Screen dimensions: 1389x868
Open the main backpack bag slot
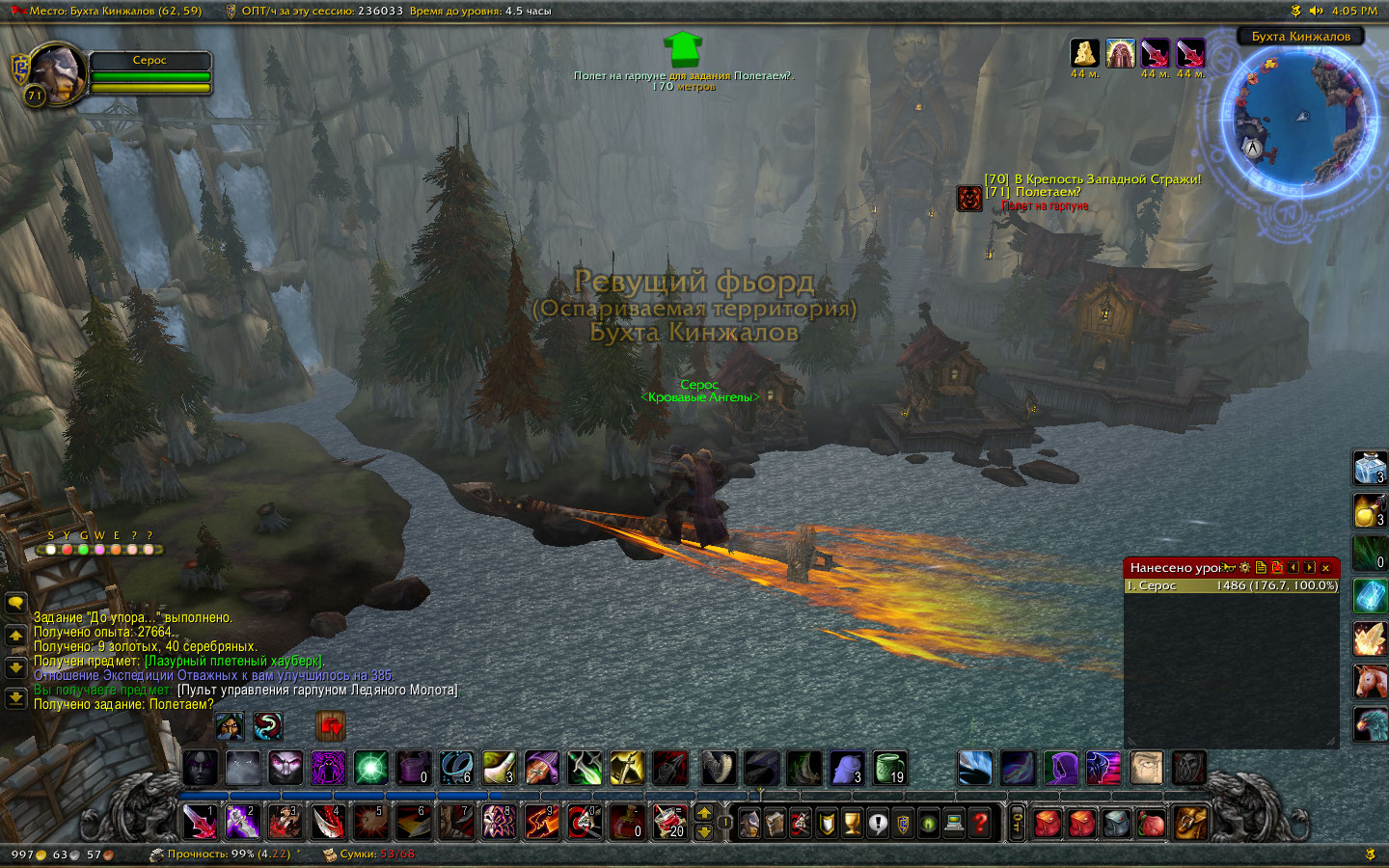[1191, 823]
